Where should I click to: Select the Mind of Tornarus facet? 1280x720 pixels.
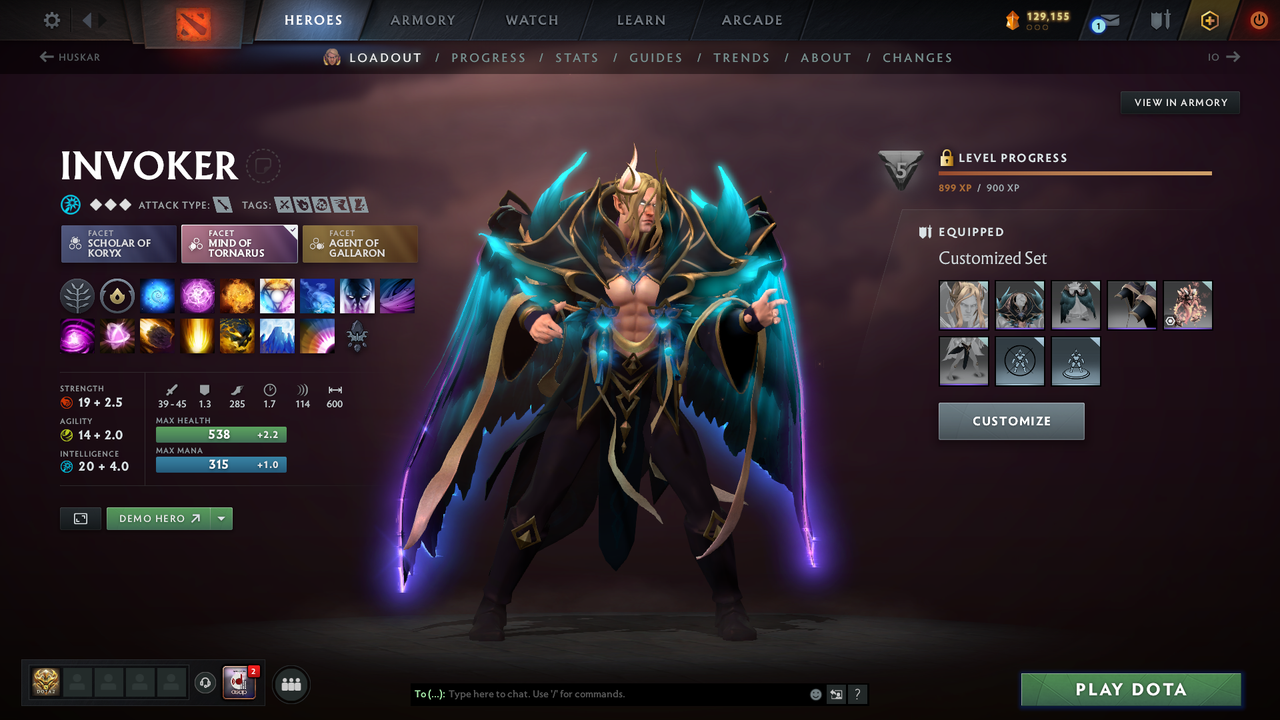click(x=239, y=243)
